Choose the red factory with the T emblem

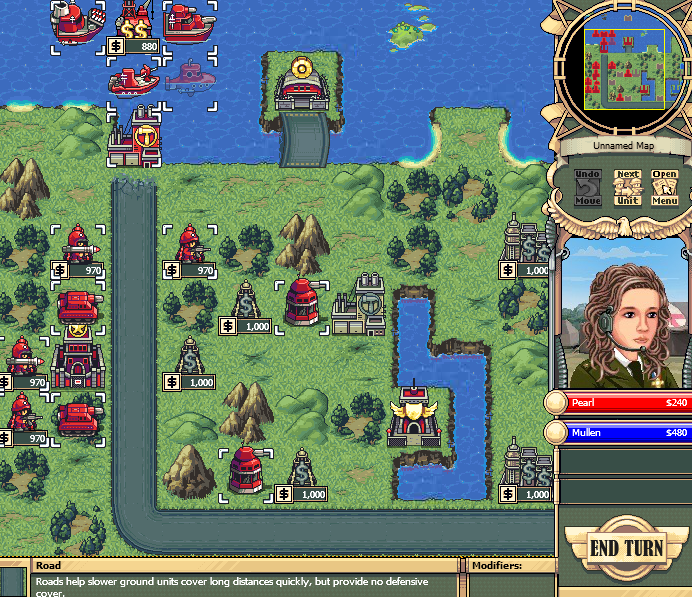(134, 137)
